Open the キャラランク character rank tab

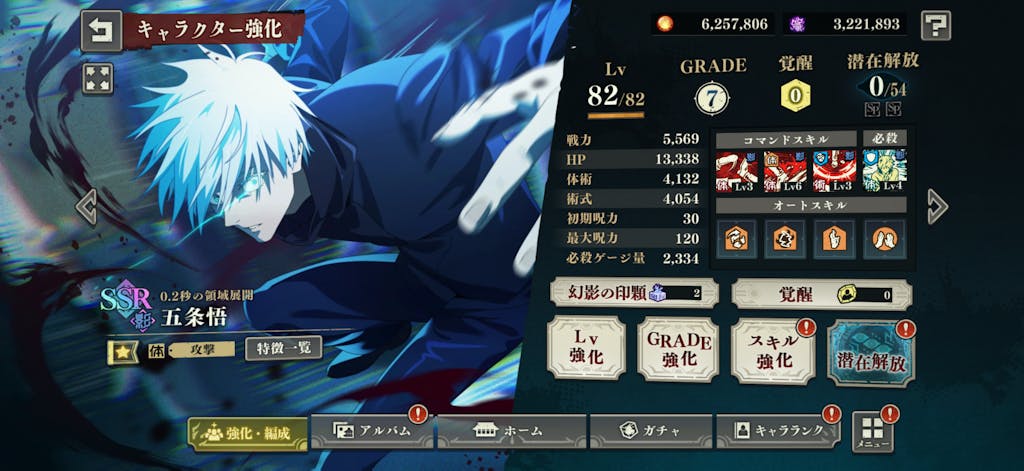click(778, 431)
